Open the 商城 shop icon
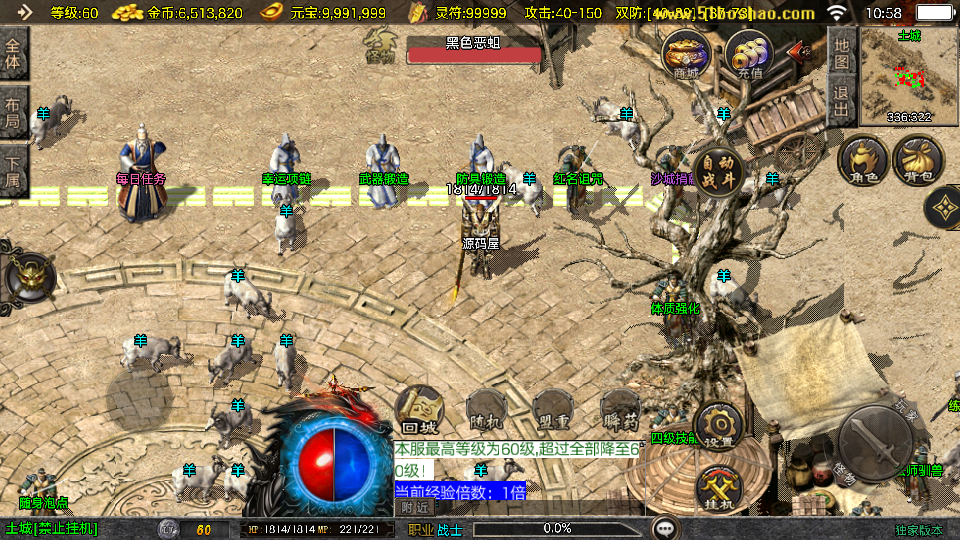960x540 pixels. coord(686,52)
